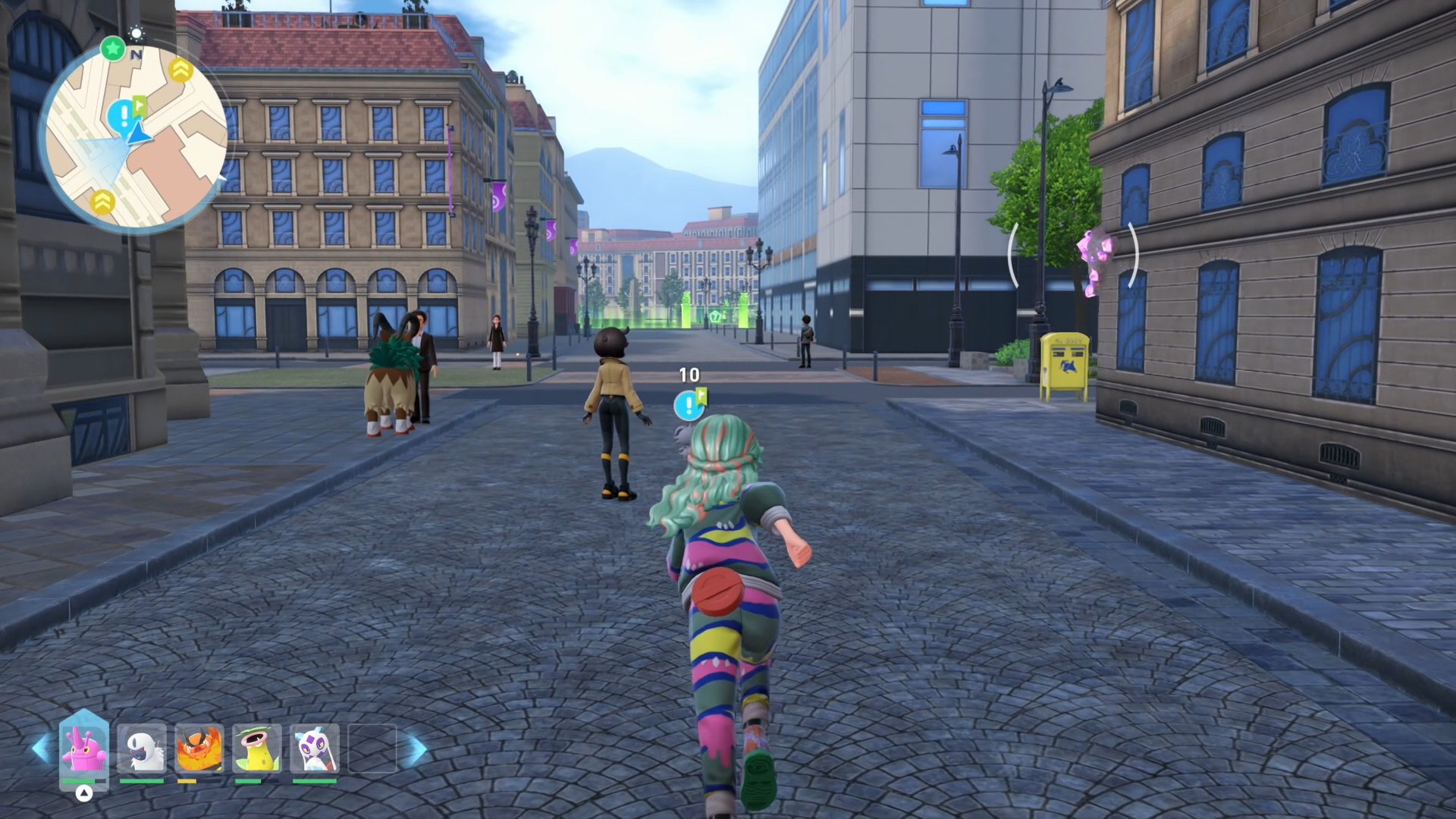Pick the Victreebel party slot

coord(257,748)
